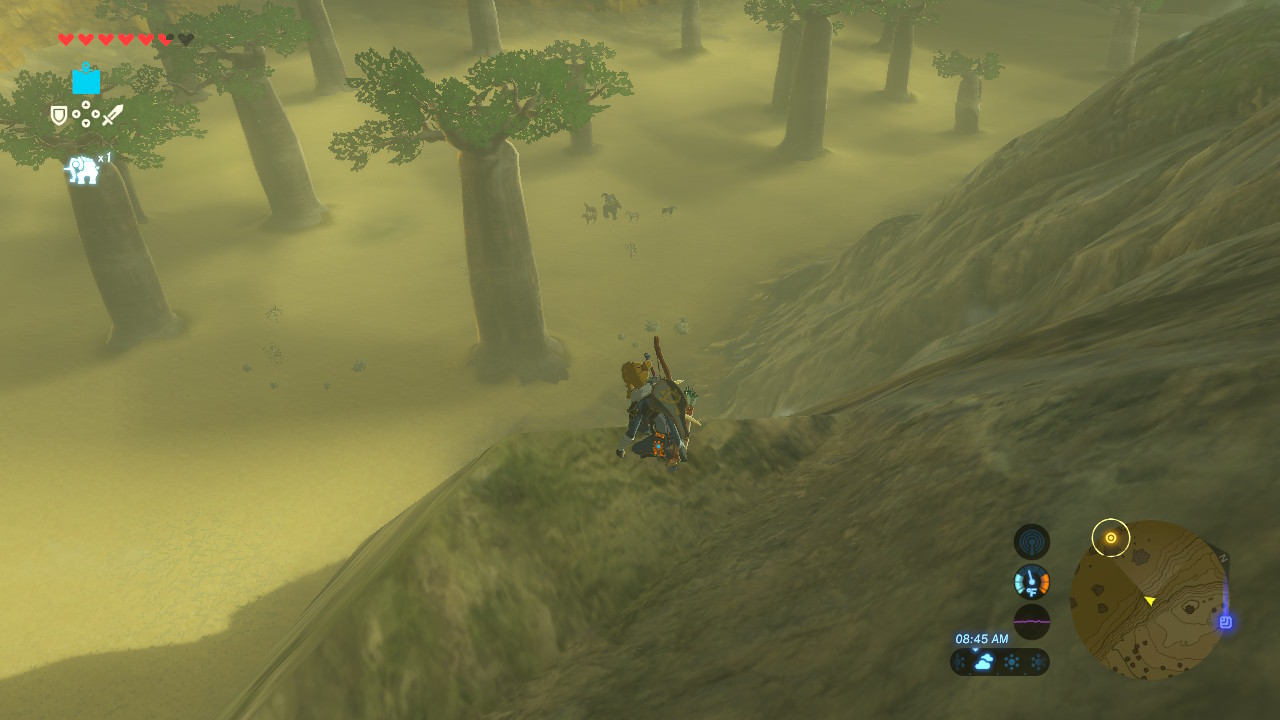Click the shield icon in the HUD
This screenshot has height=720, width=1280.
pyautogui.click(x=57, y=114)
